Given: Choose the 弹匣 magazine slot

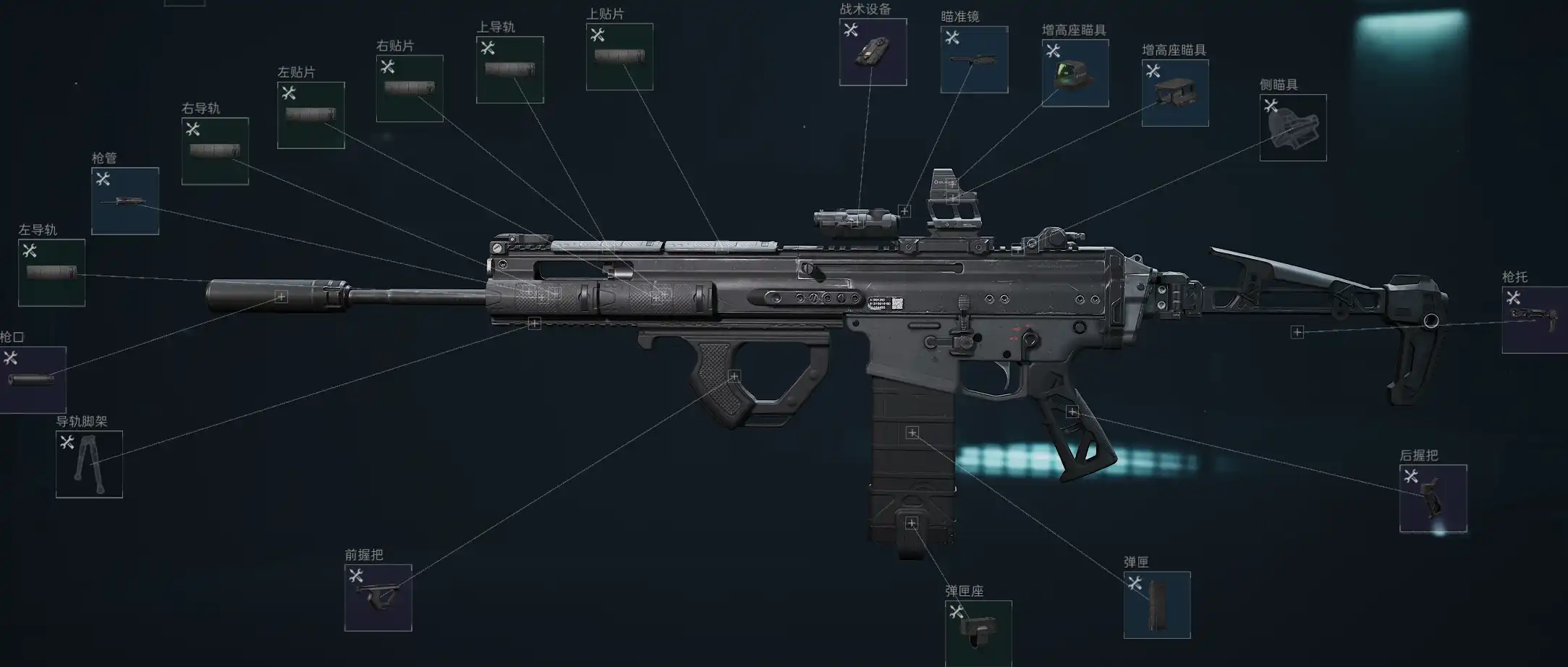Looking at the screenshot, I should [x=1156, y=605].
